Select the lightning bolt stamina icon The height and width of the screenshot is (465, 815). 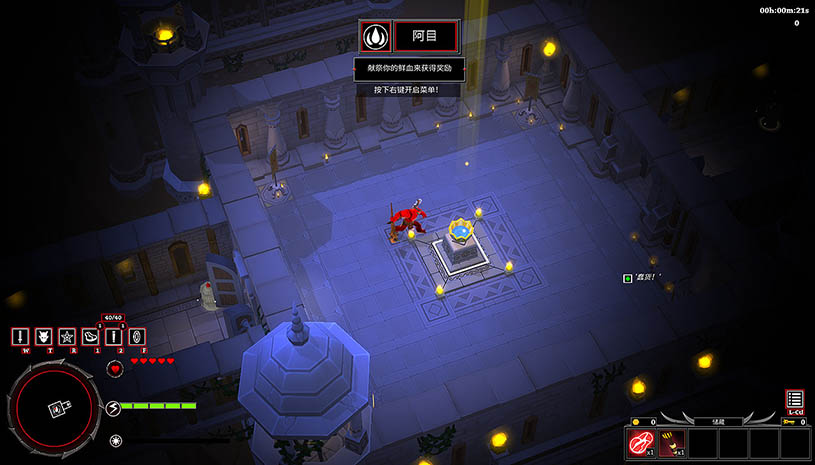[x=114, y=407]
